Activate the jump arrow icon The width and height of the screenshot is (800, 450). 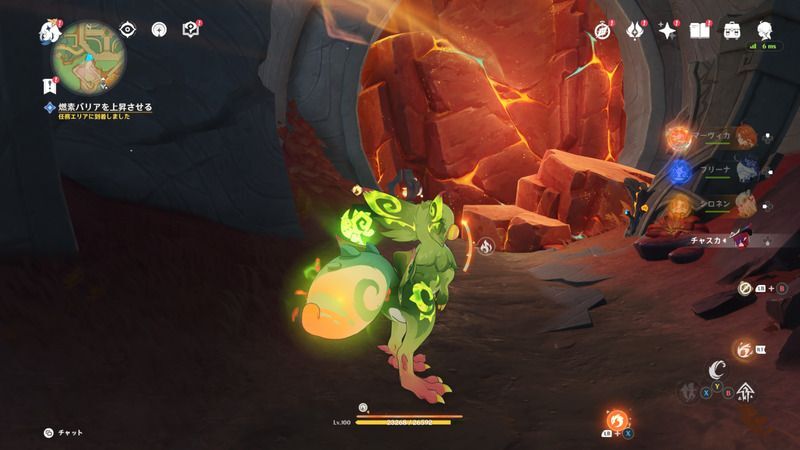pos(745,391)
